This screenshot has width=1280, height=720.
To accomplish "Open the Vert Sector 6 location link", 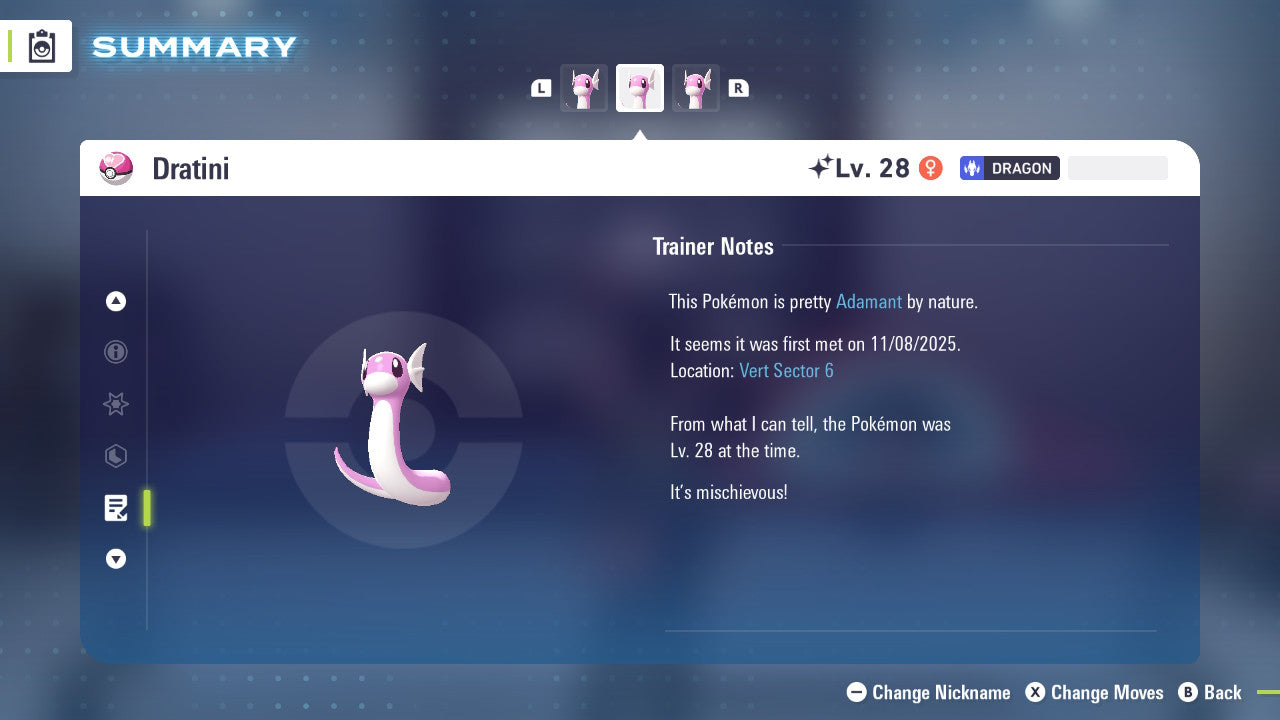I will 786,370.
